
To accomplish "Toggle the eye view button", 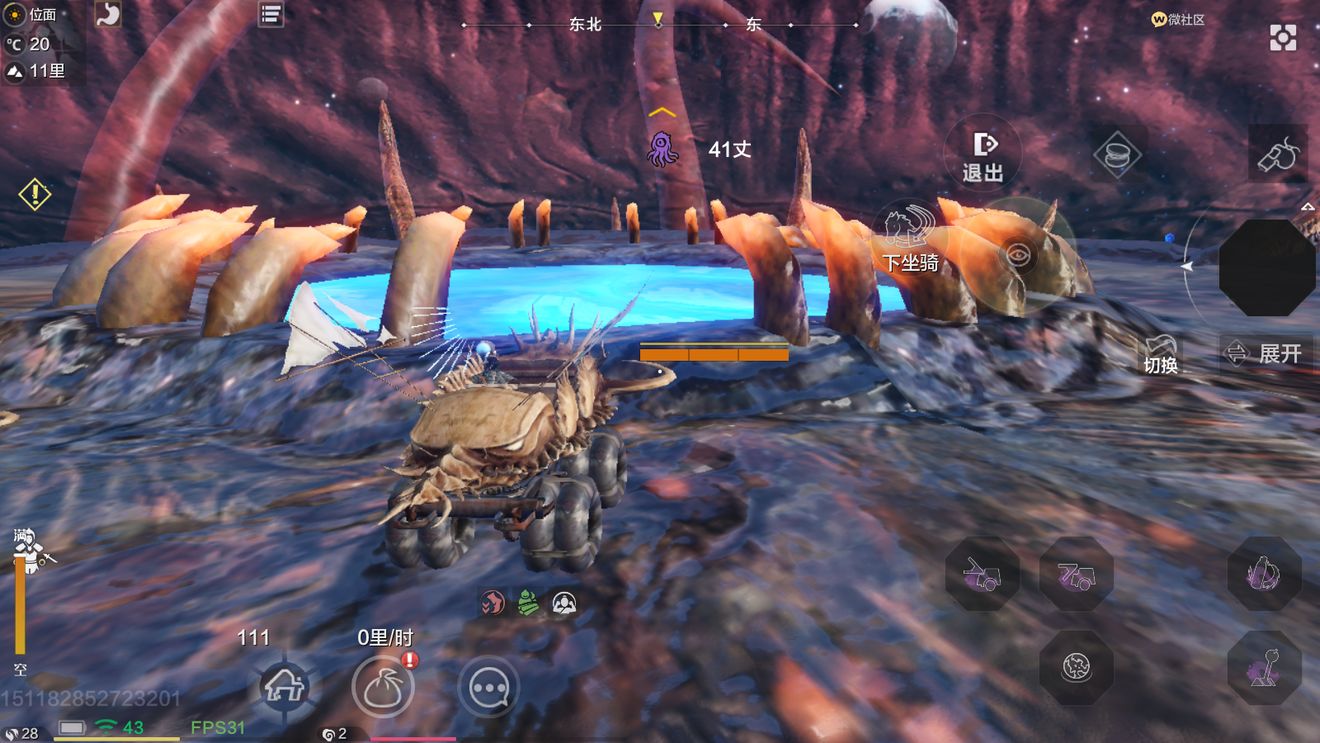I will (1018, 255).
